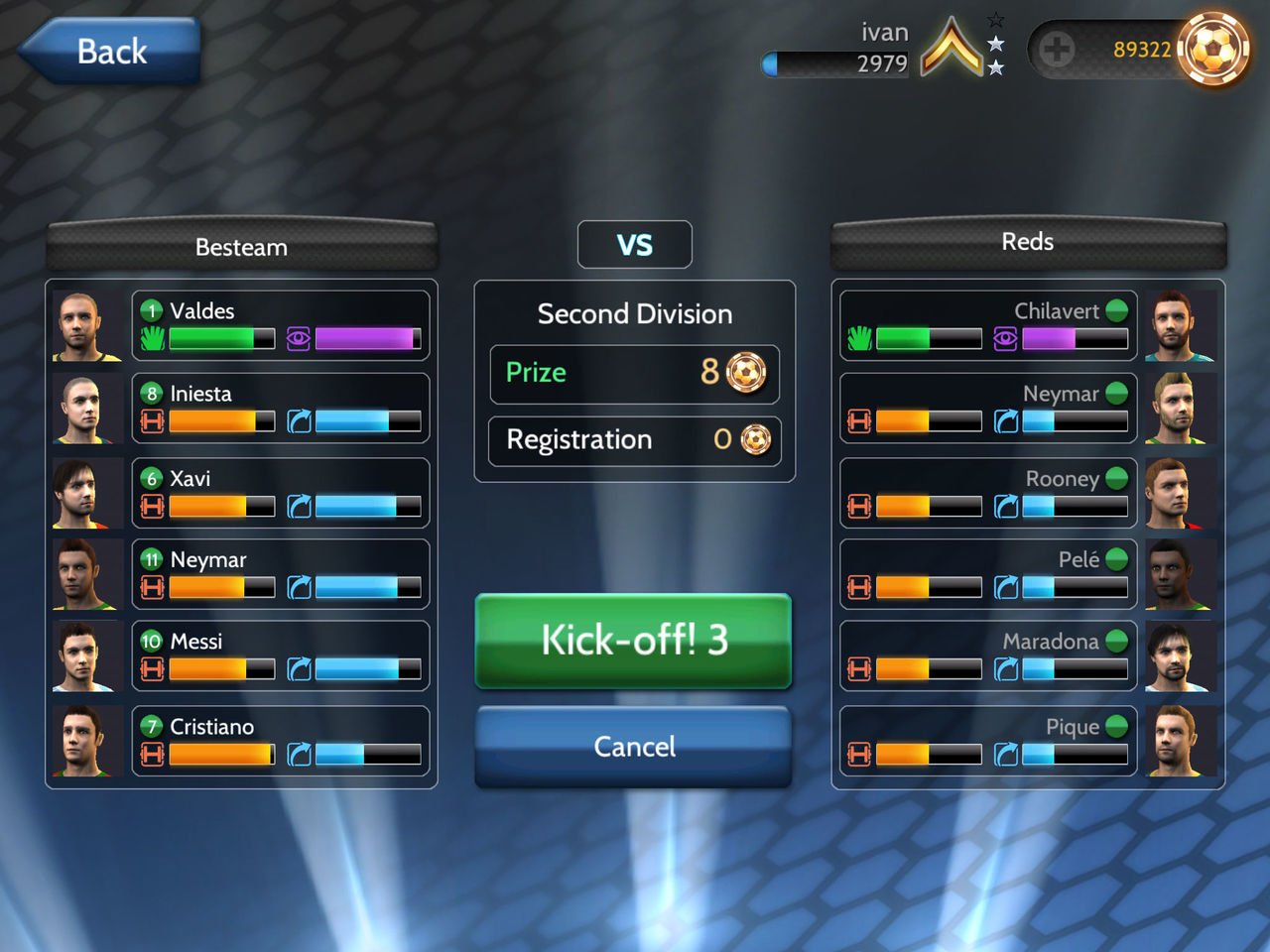
Task: Select the golden soccer coin icon near 89322
Action: [x=1215, y=49]
